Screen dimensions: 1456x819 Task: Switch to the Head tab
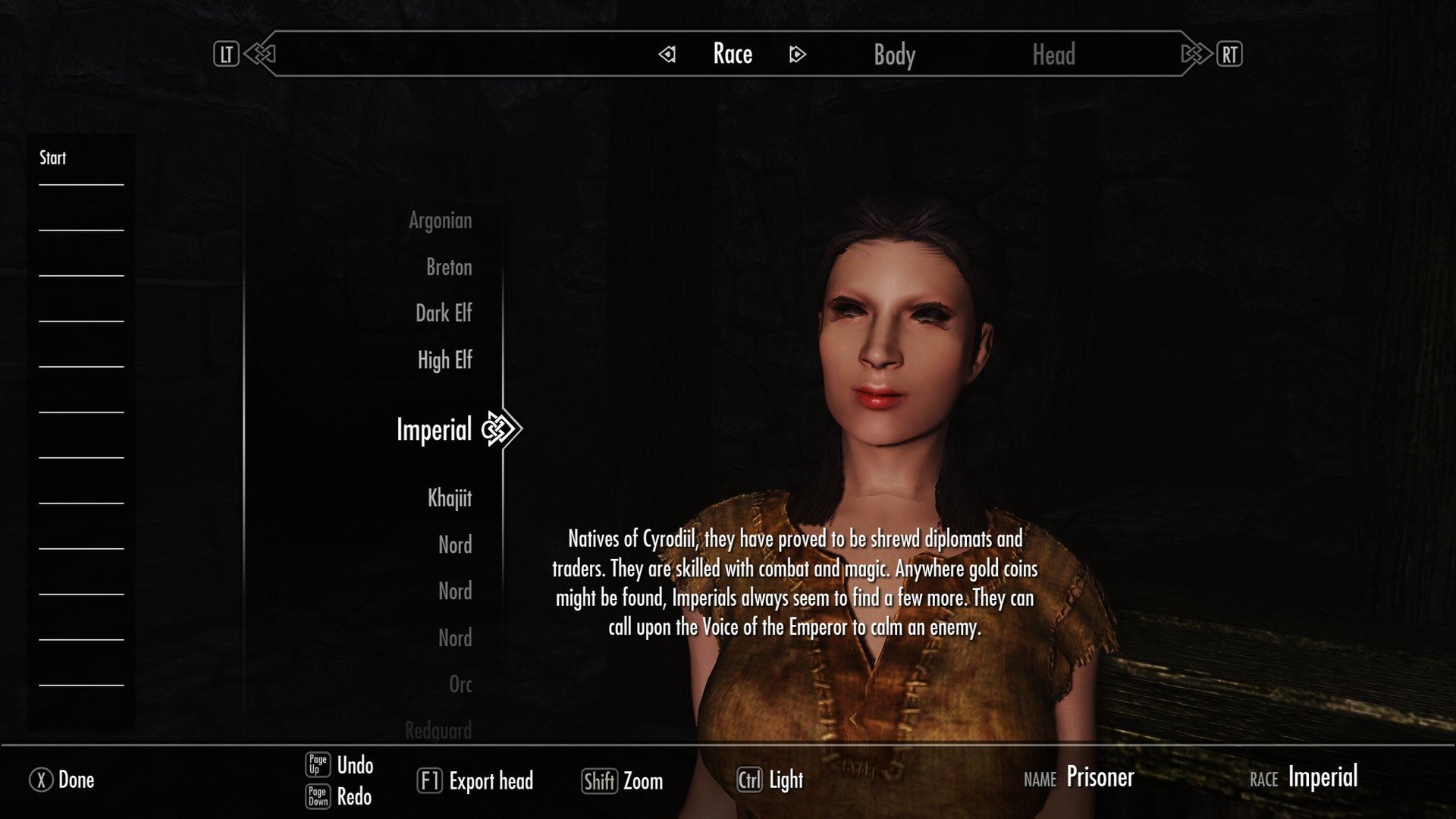coord(1055,55)
